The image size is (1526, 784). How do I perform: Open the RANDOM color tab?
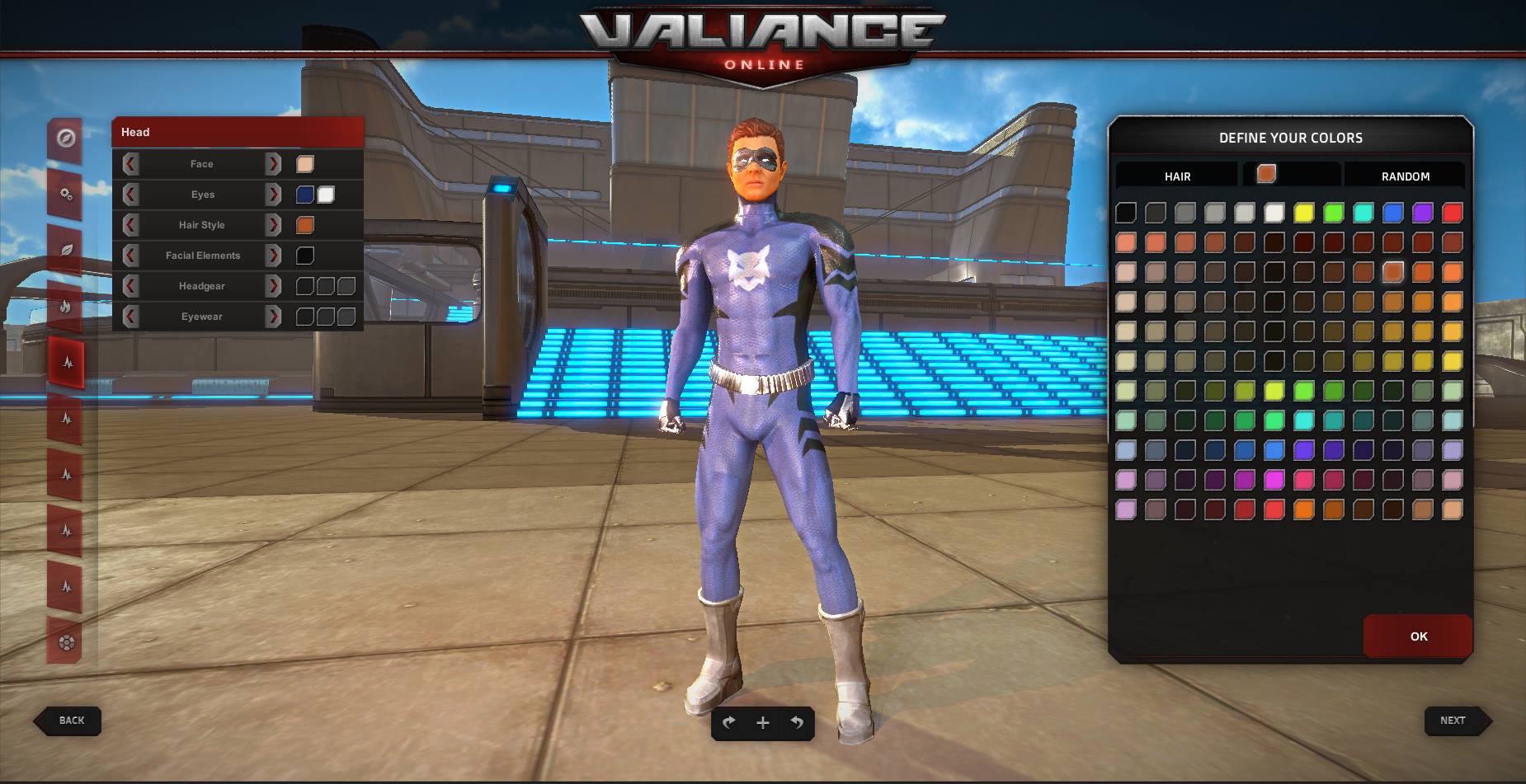coord(1405,176)
